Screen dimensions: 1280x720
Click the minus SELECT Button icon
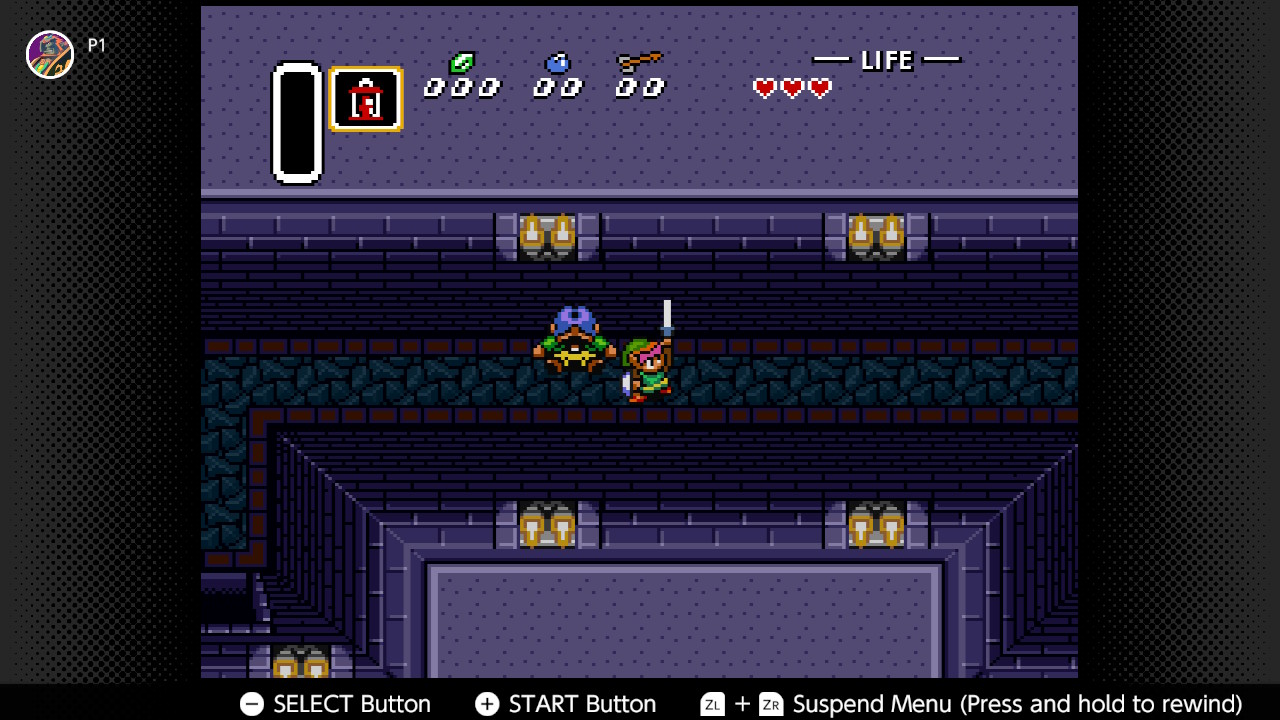coord(250,704)
